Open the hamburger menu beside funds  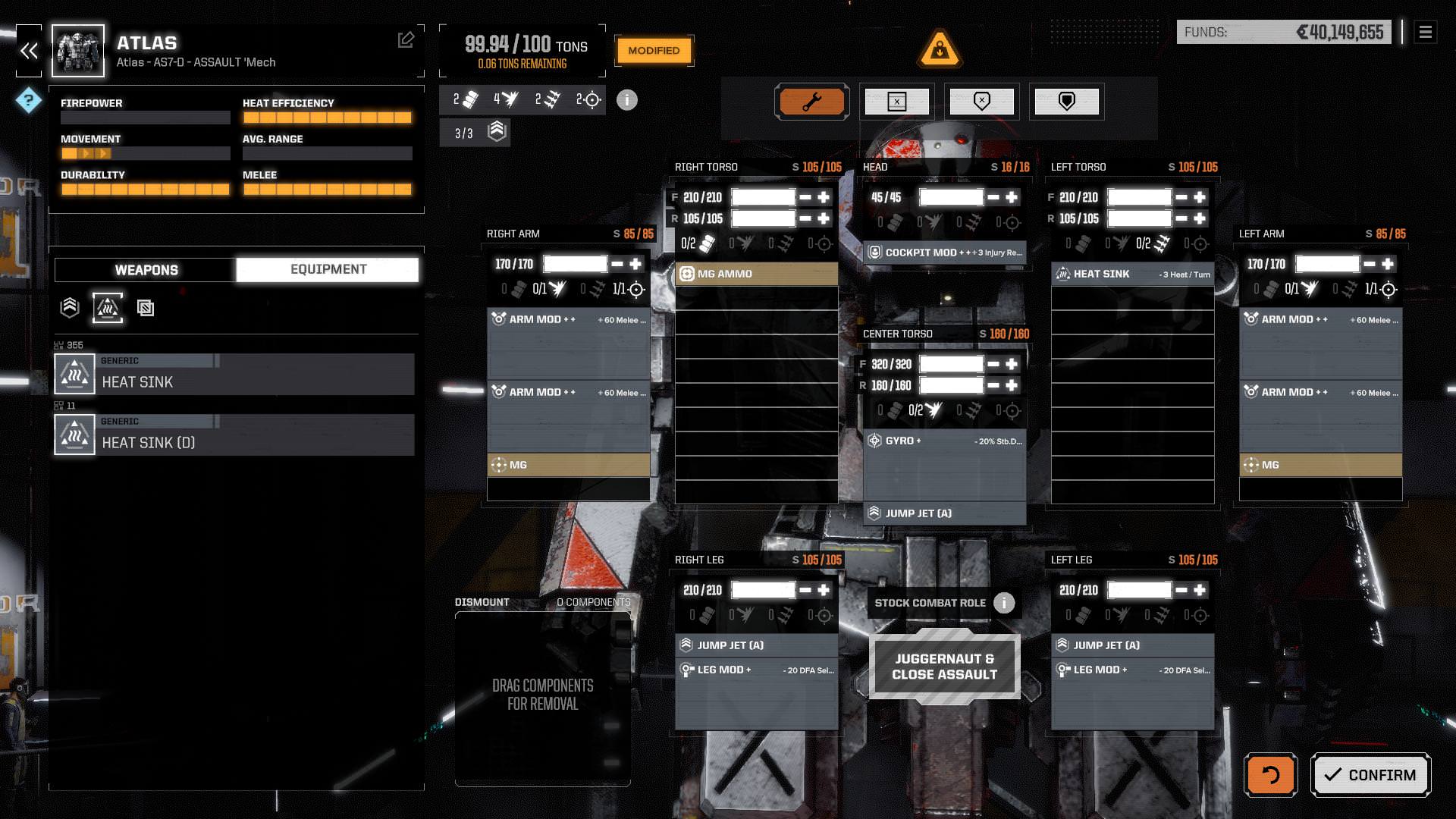pos(1425,32)
